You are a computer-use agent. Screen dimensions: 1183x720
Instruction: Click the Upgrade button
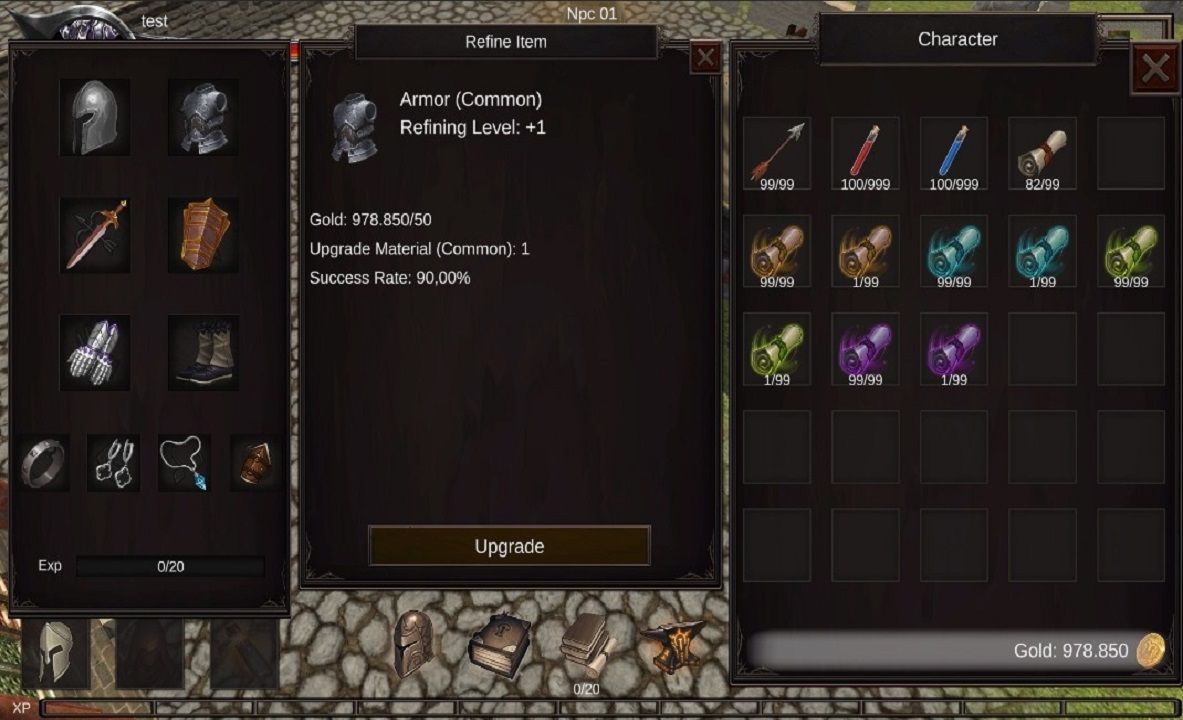[x=509, y=546]
